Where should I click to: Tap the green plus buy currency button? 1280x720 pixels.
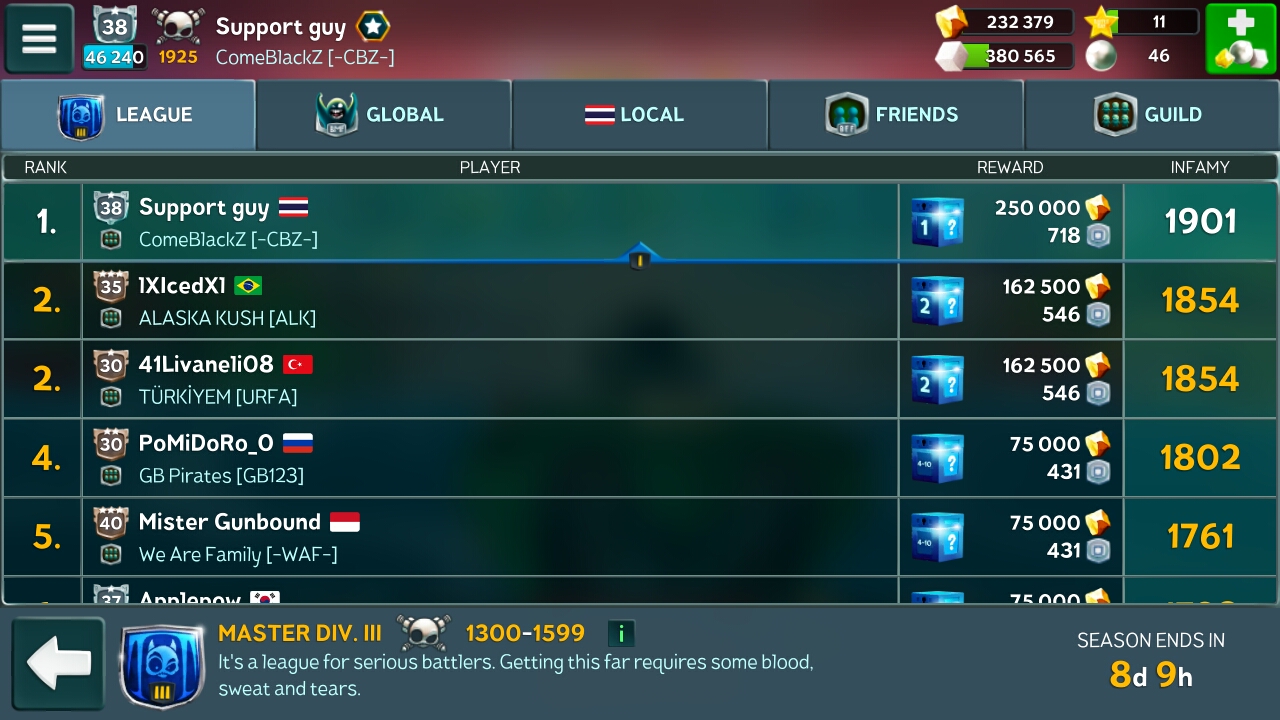(x=1240, y=39)
